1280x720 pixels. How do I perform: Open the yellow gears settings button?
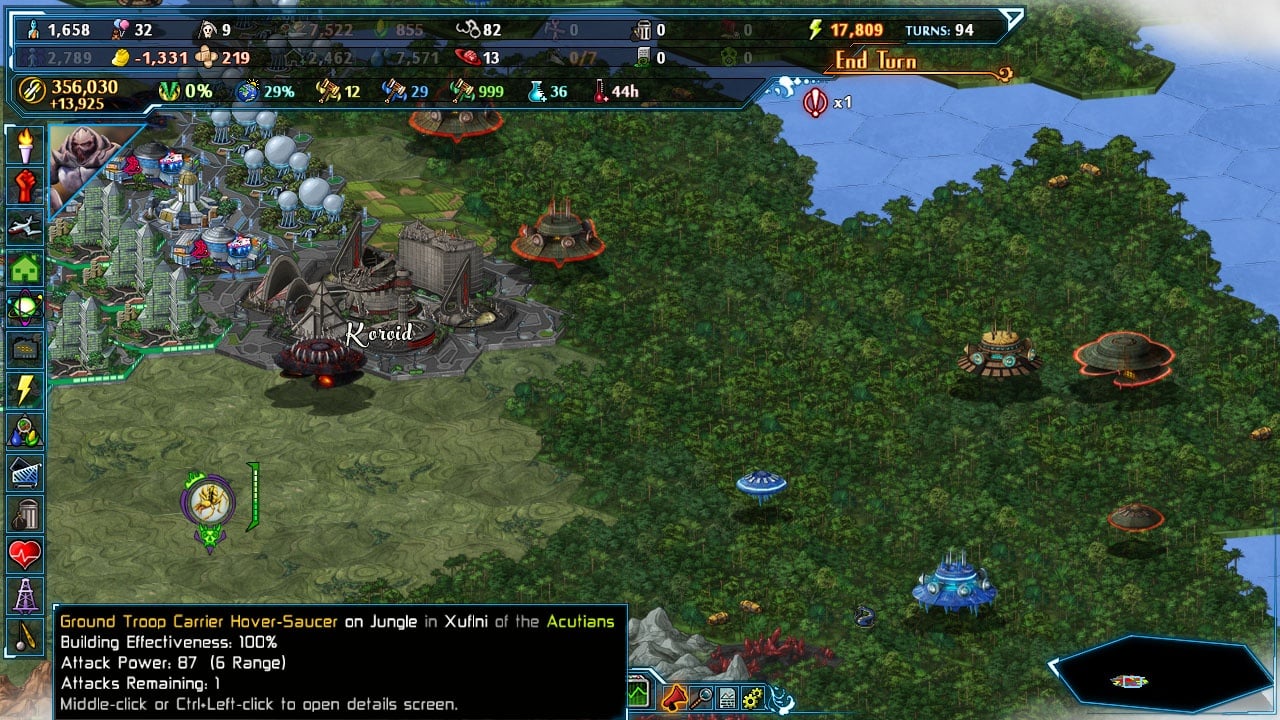[752, 697]
